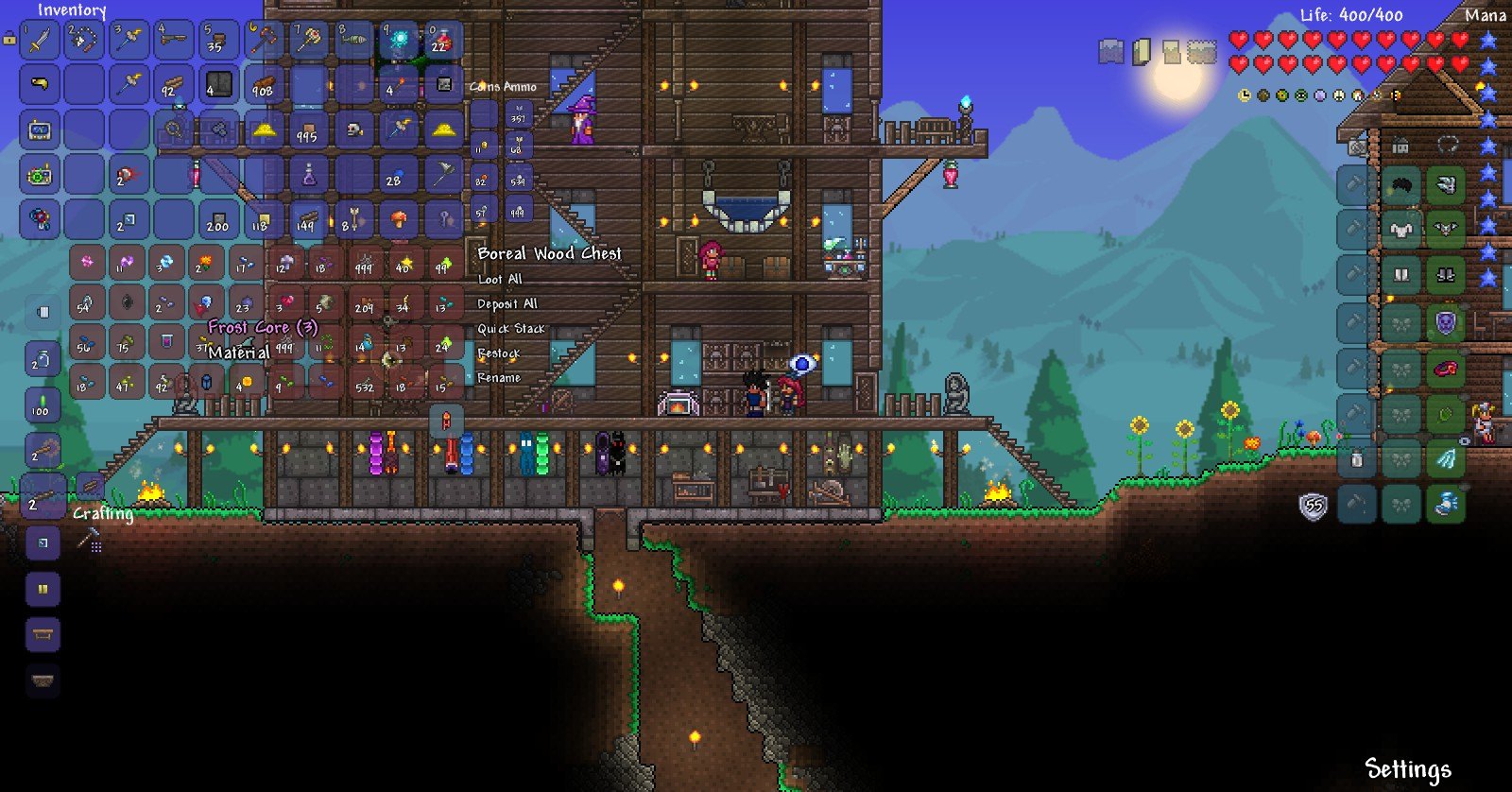Select the sword in hotbar slot 1
Viewport: 1512px width, 792px height.
41,41
